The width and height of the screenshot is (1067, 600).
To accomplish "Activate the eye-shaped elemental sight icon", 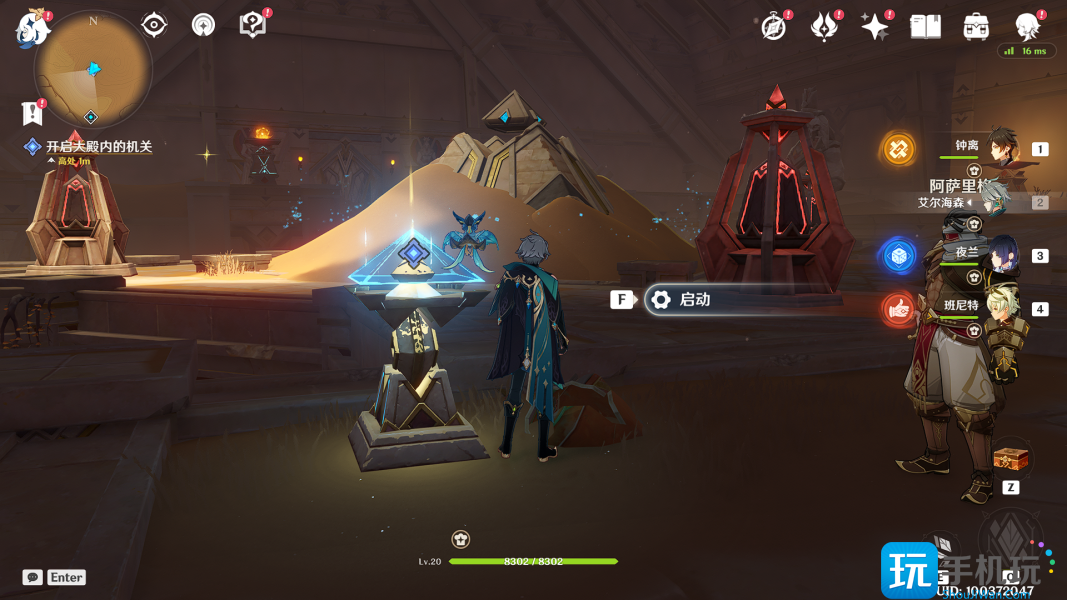I will coord(154,25).
